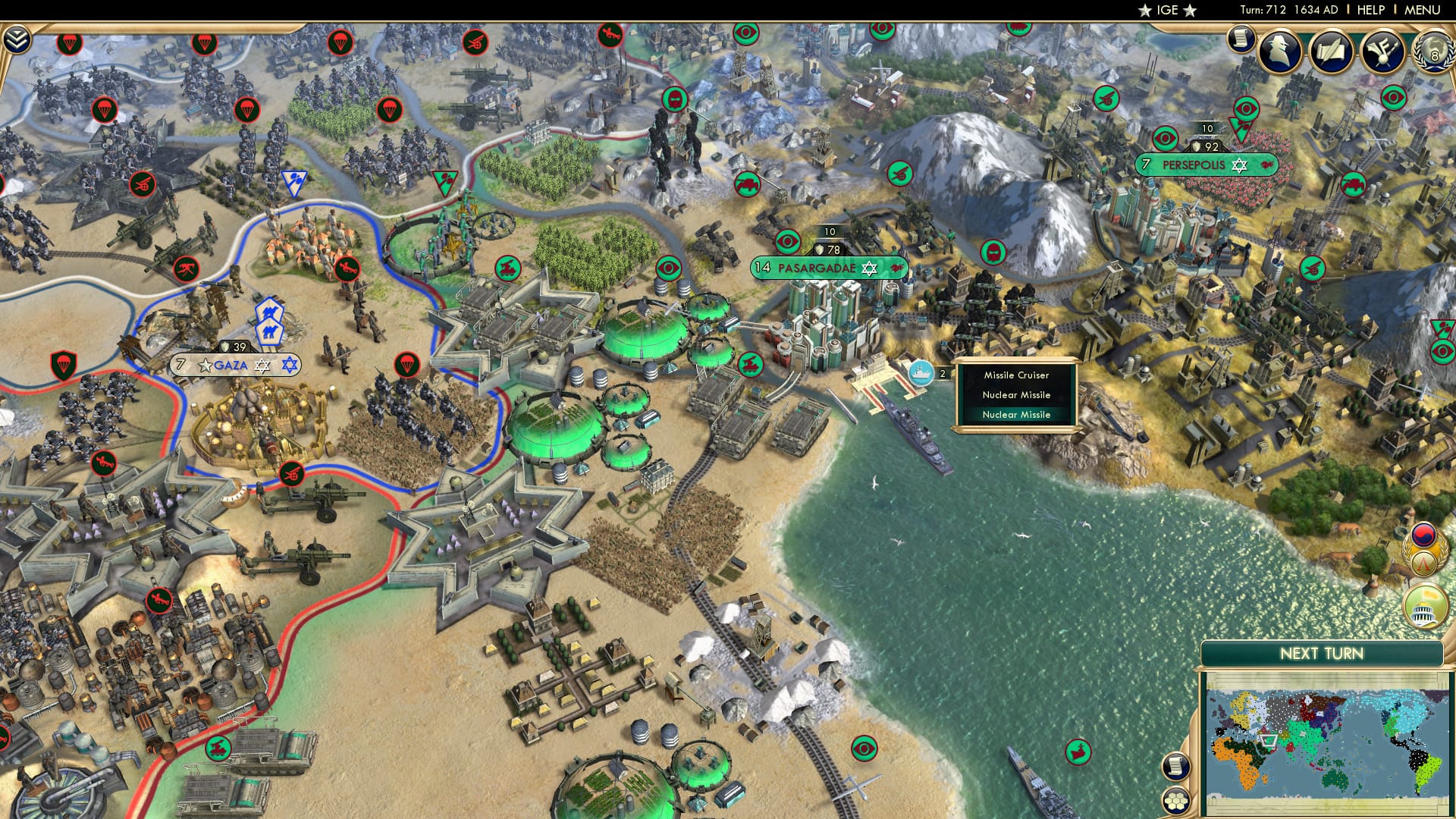Screen dimensions: 1456x819
Task: Click the Pasargadae city banner
Action: pos(819,267)
